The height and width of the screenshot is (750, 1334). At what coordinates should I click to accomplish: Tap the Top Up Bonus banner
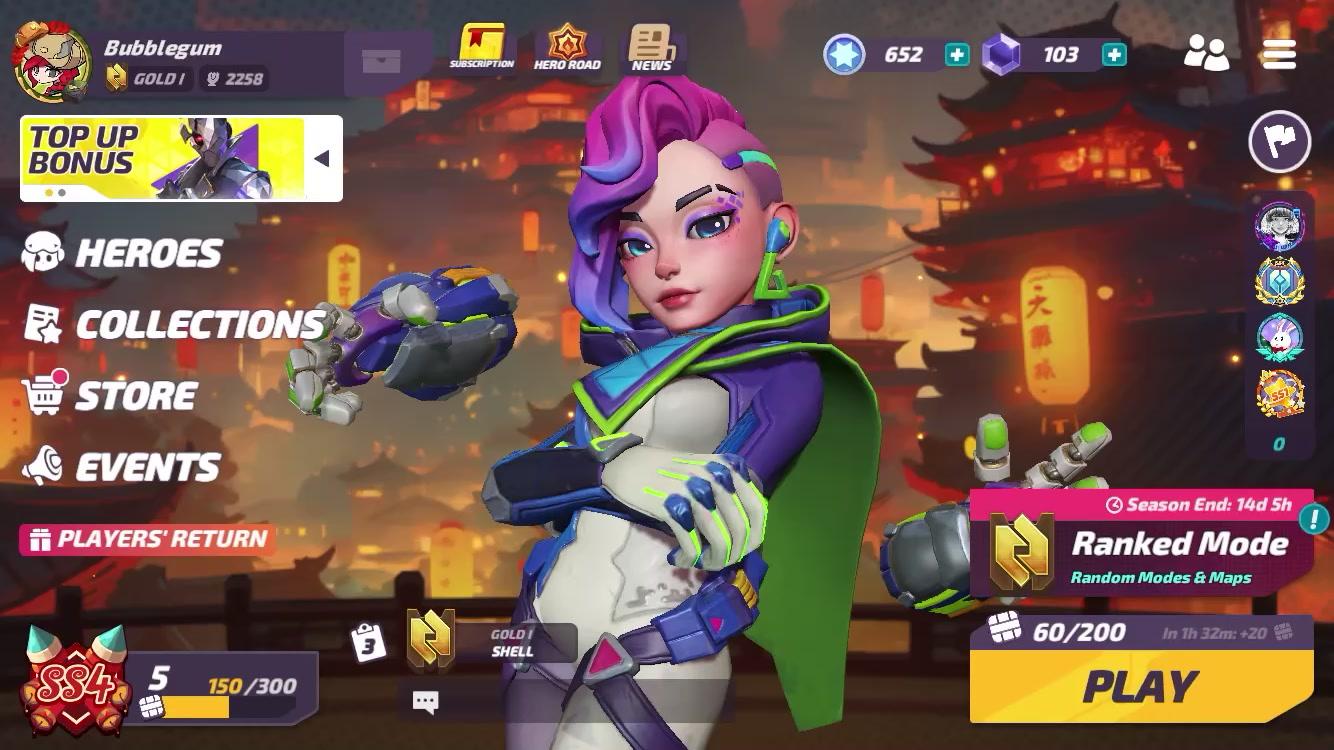165,158
